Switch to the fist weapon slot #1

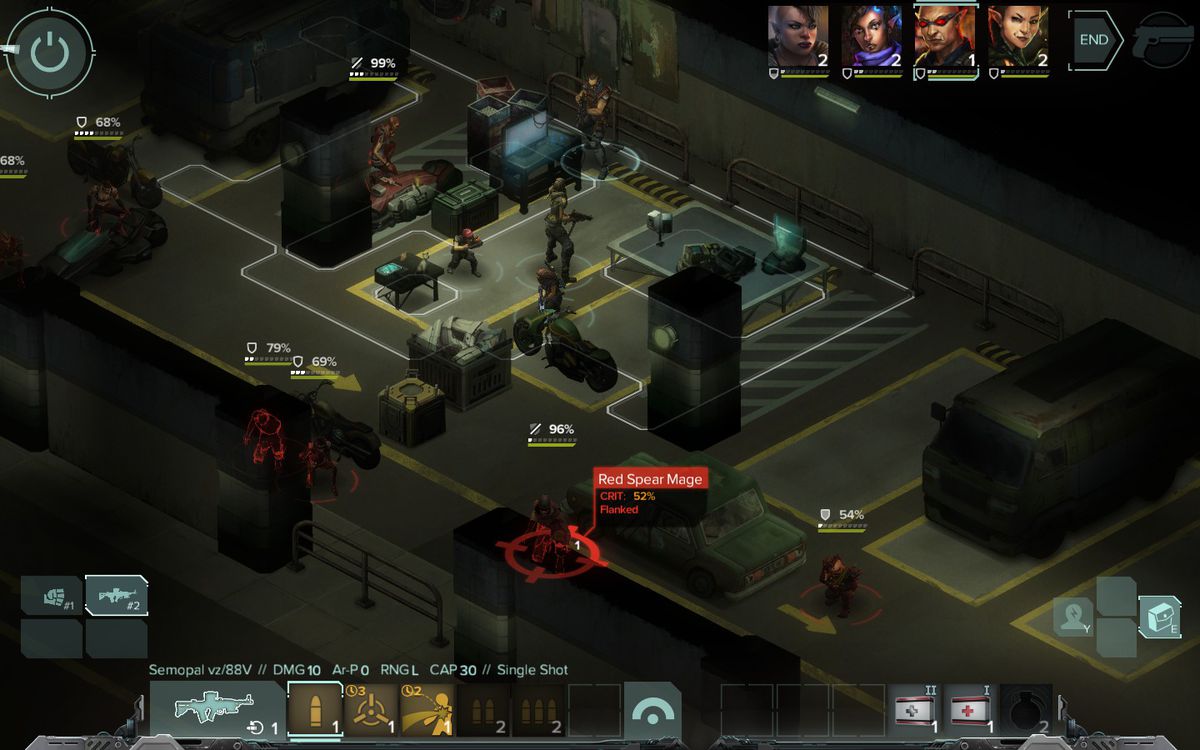[50, 596]
